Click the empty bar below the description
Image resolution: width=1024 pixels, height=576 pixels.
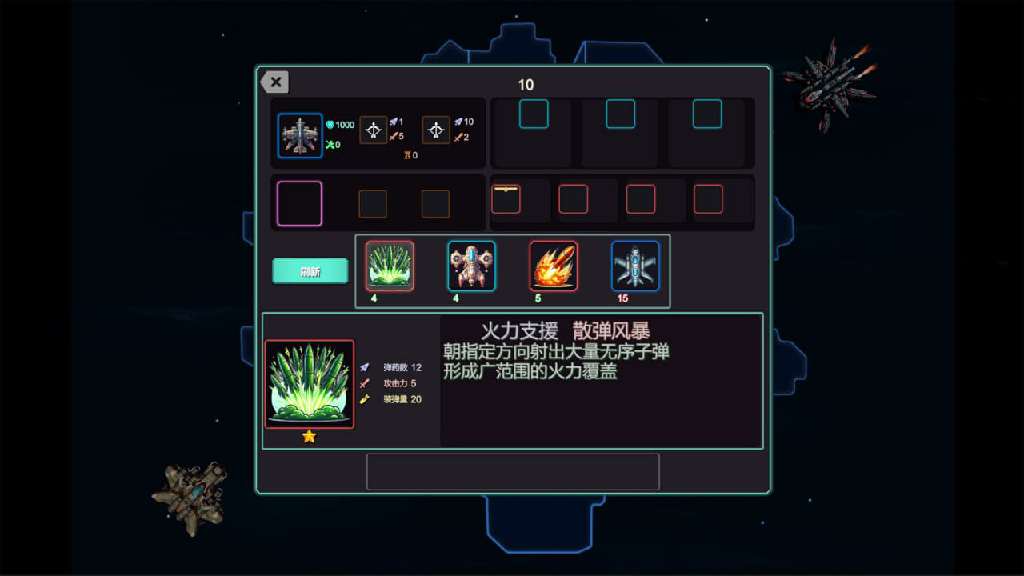coord(512,471)
